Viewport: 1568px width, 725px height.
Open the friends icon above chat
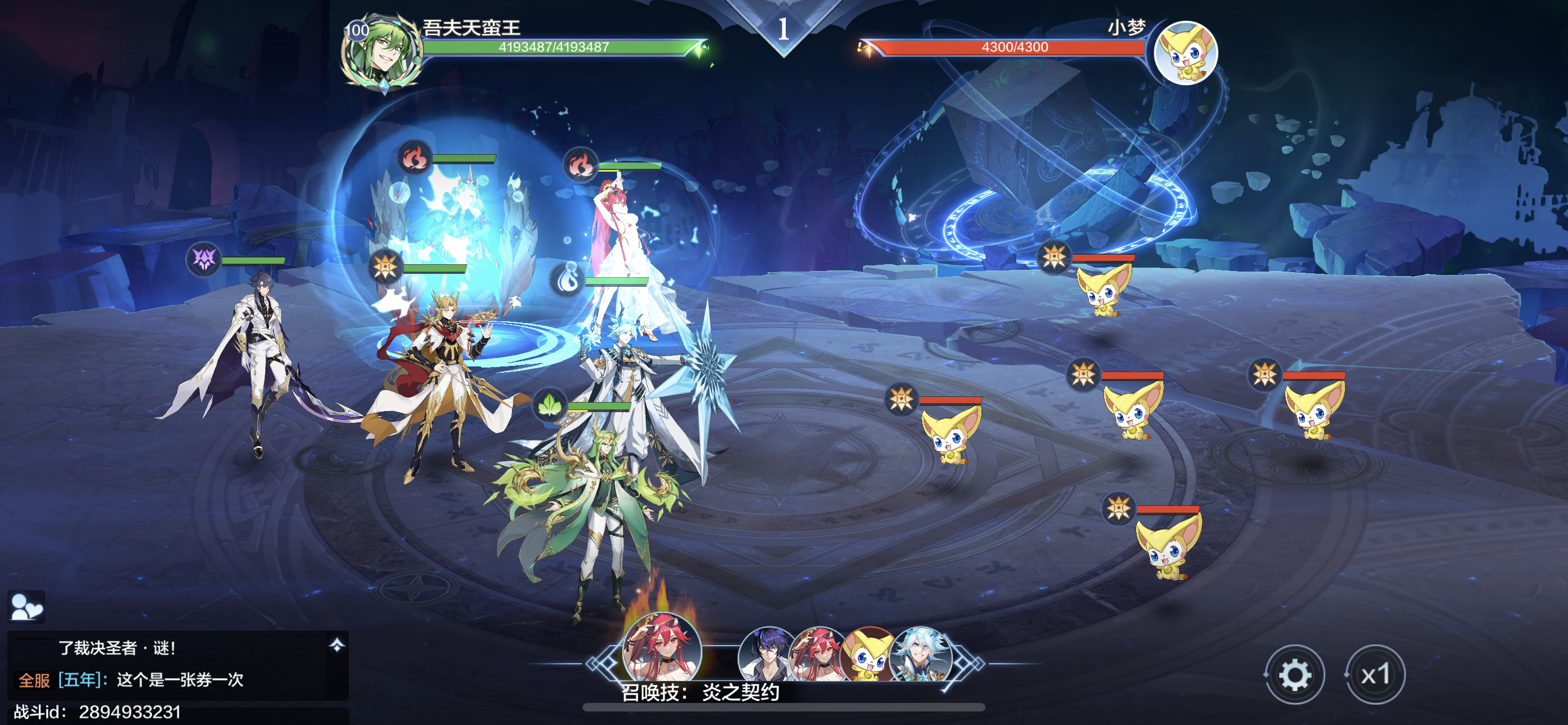click(26, 606)
